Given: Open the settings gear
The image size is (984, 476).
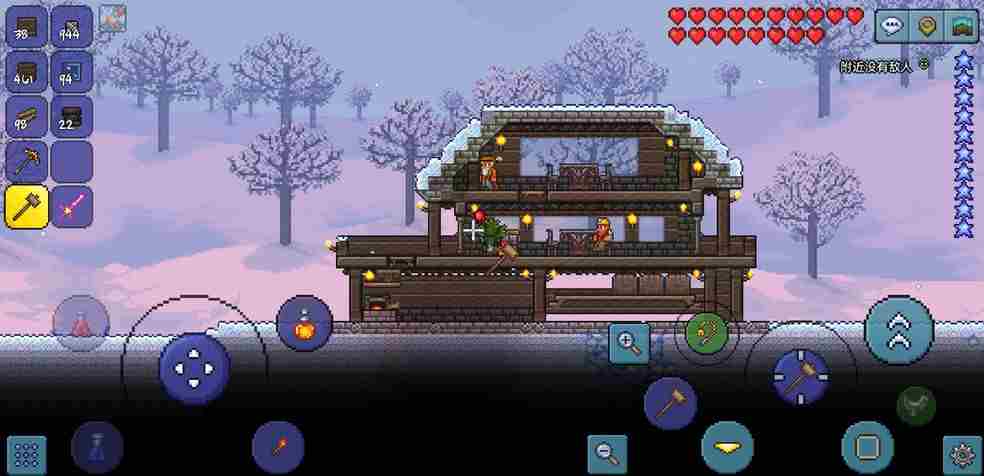Looking at the screenshot, I should coord(962,455).
